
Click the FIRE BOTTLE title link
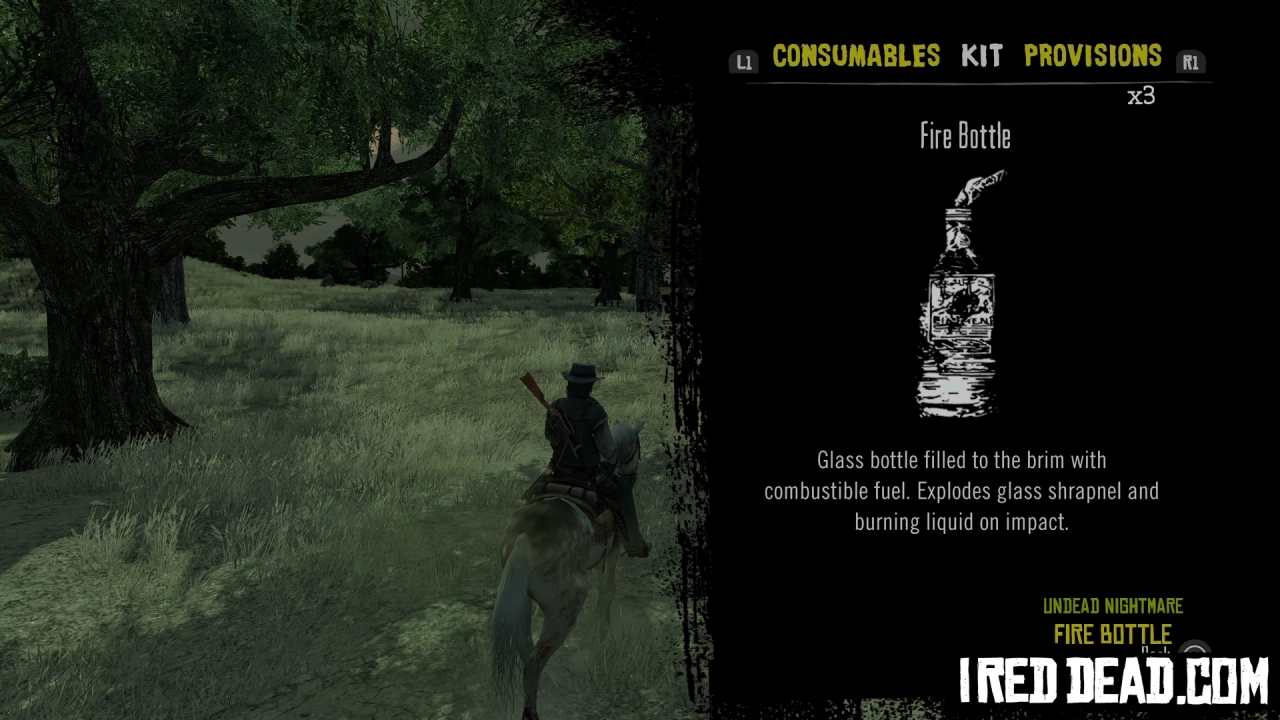(x=1112, y=634)
